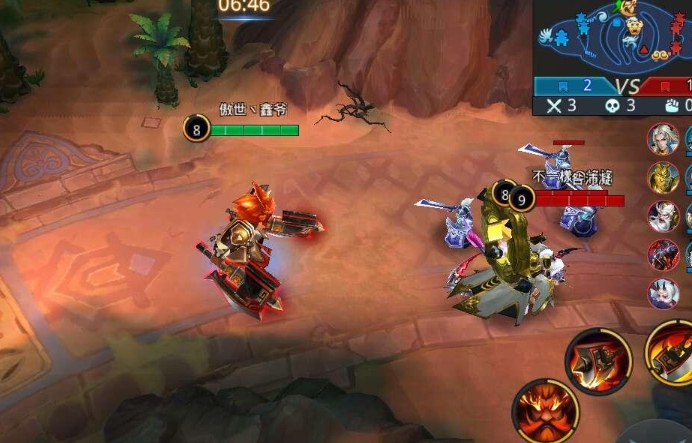
Task: Use the flaming hammer strike skill
Action: [x=598, y=360]
